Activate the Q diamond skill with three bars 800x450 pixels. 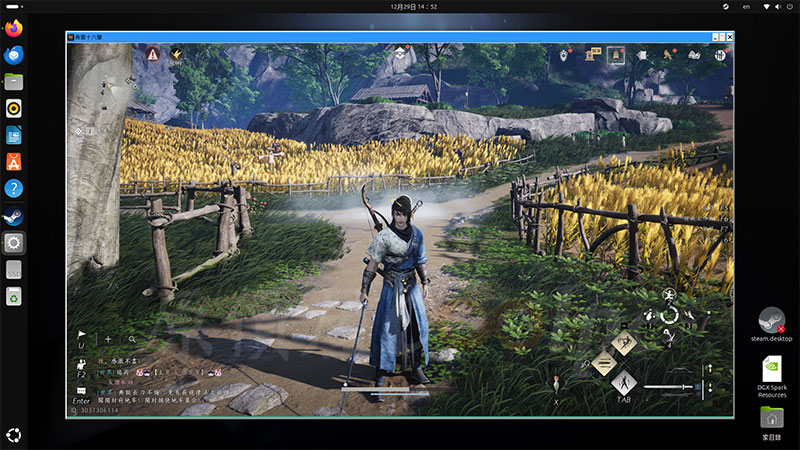[x=603, y=362]
